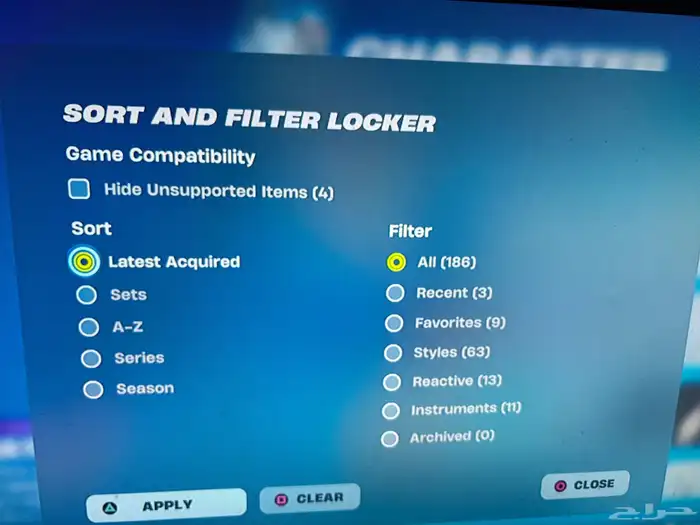Choose the Styles filter
Viewport: 700px width, 525px height.
[x=393, y=353]
